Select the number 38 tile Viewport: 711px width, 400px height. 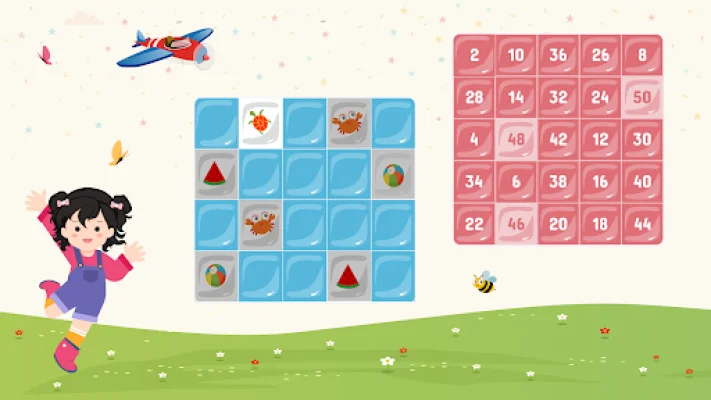click(558, 181)
